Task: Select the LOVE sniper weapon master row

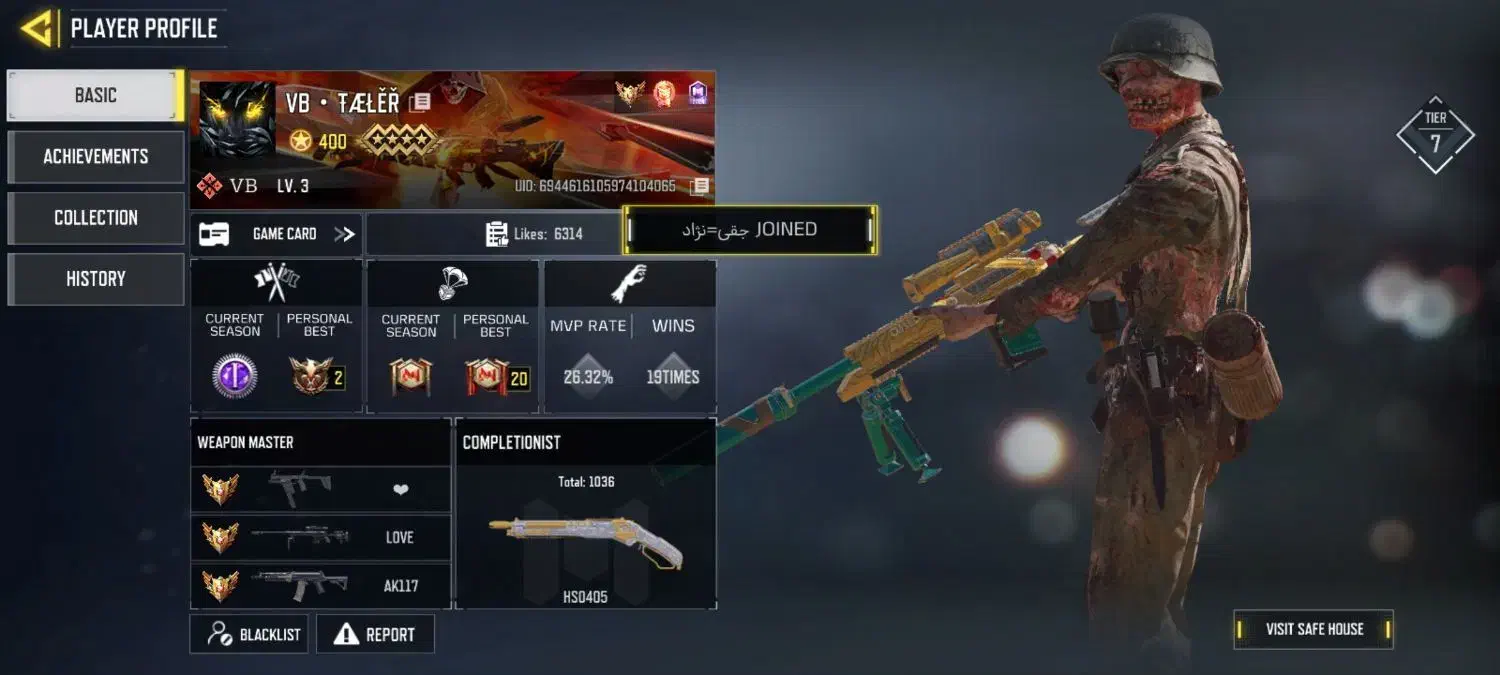Action: tap(320, 538)
